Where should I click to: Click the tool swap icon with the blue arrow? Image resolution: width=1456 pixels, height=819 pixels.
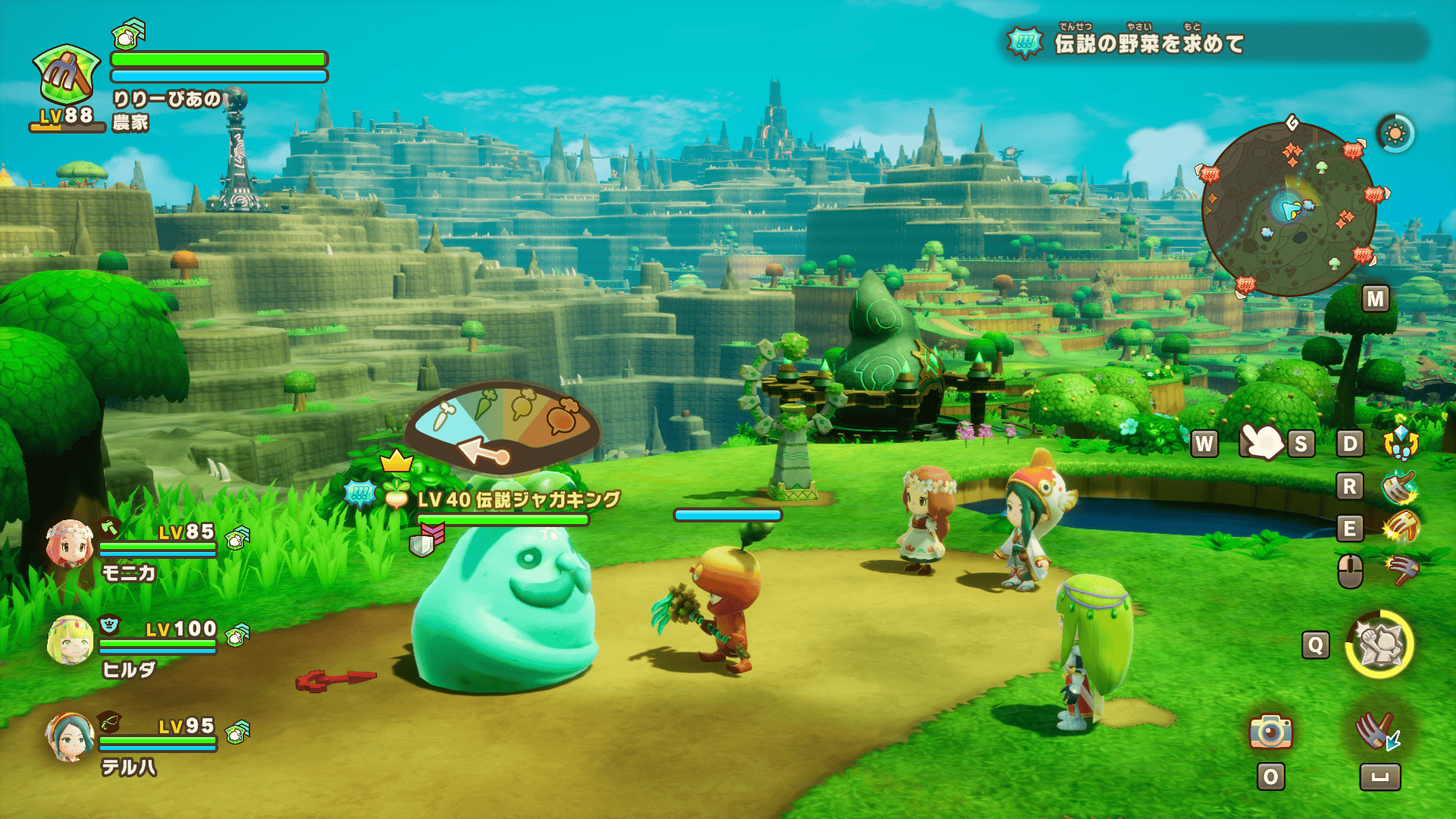[1378, 732]
